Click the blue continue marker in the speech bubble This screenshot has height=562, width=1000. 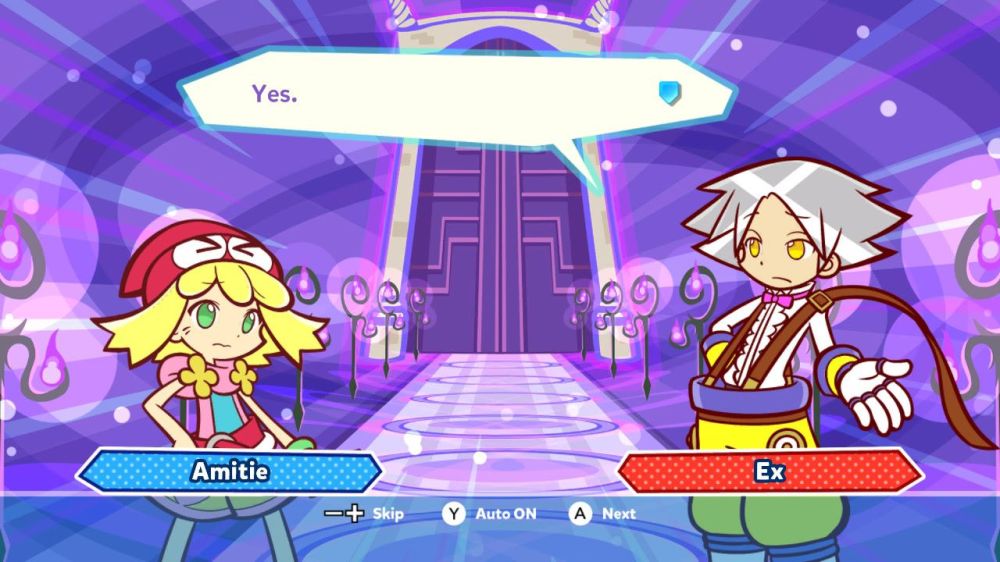[x=669, y=93]
